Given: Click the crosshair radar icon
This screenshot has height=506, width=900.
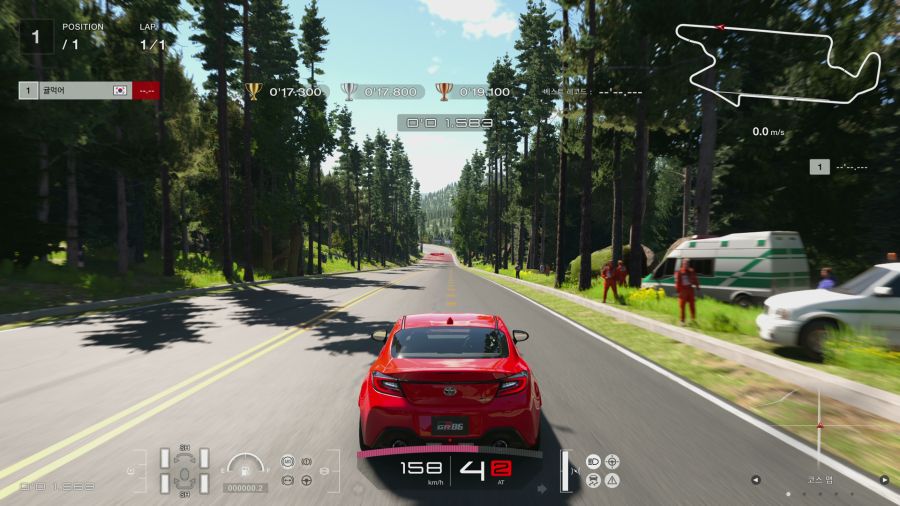Looking at the screenshot, I should [x=611, y=461].
